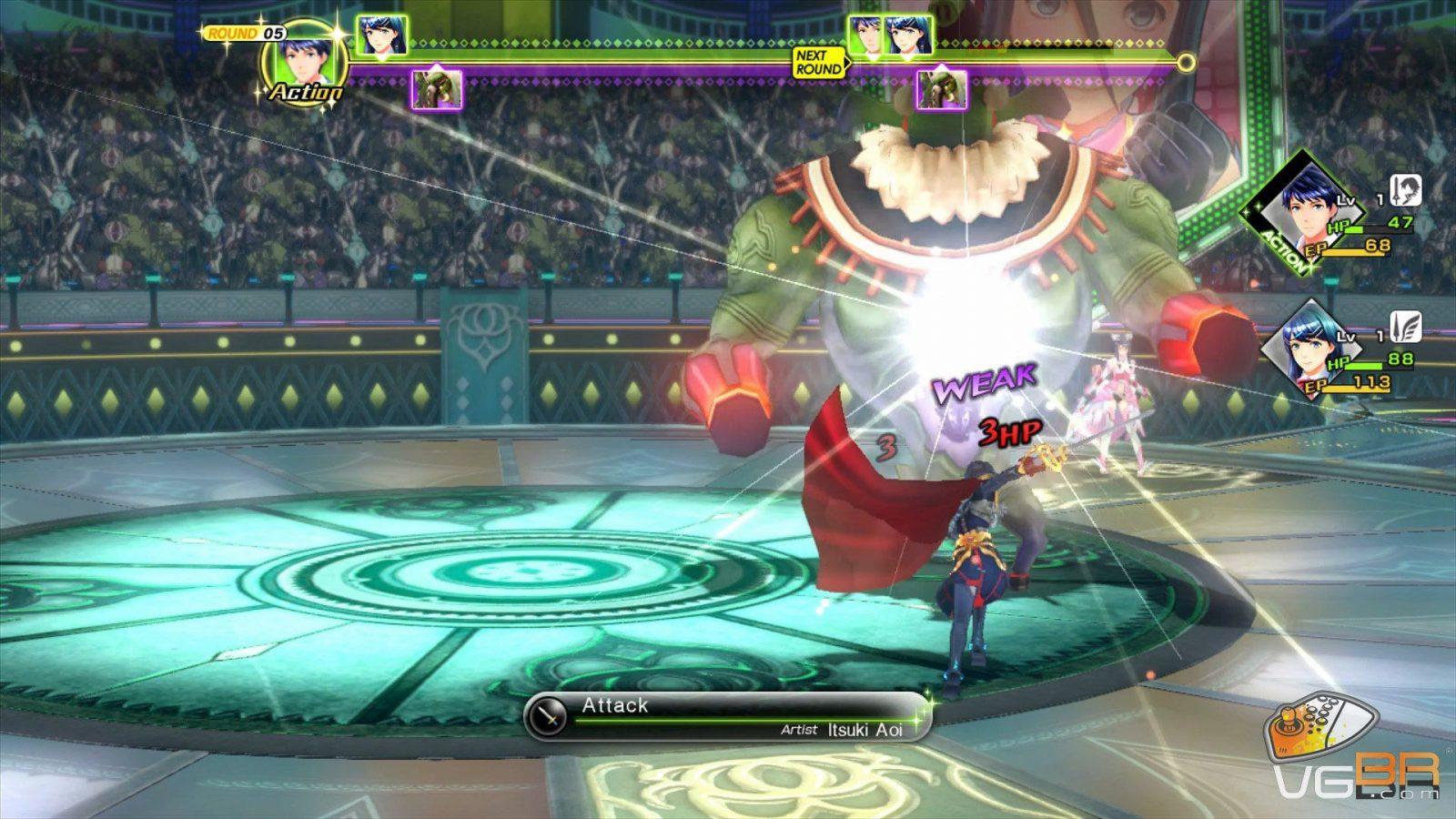This screenshot has height=819, width=1456.
Task: Click the sword class icon
Action: [1406, 191]
